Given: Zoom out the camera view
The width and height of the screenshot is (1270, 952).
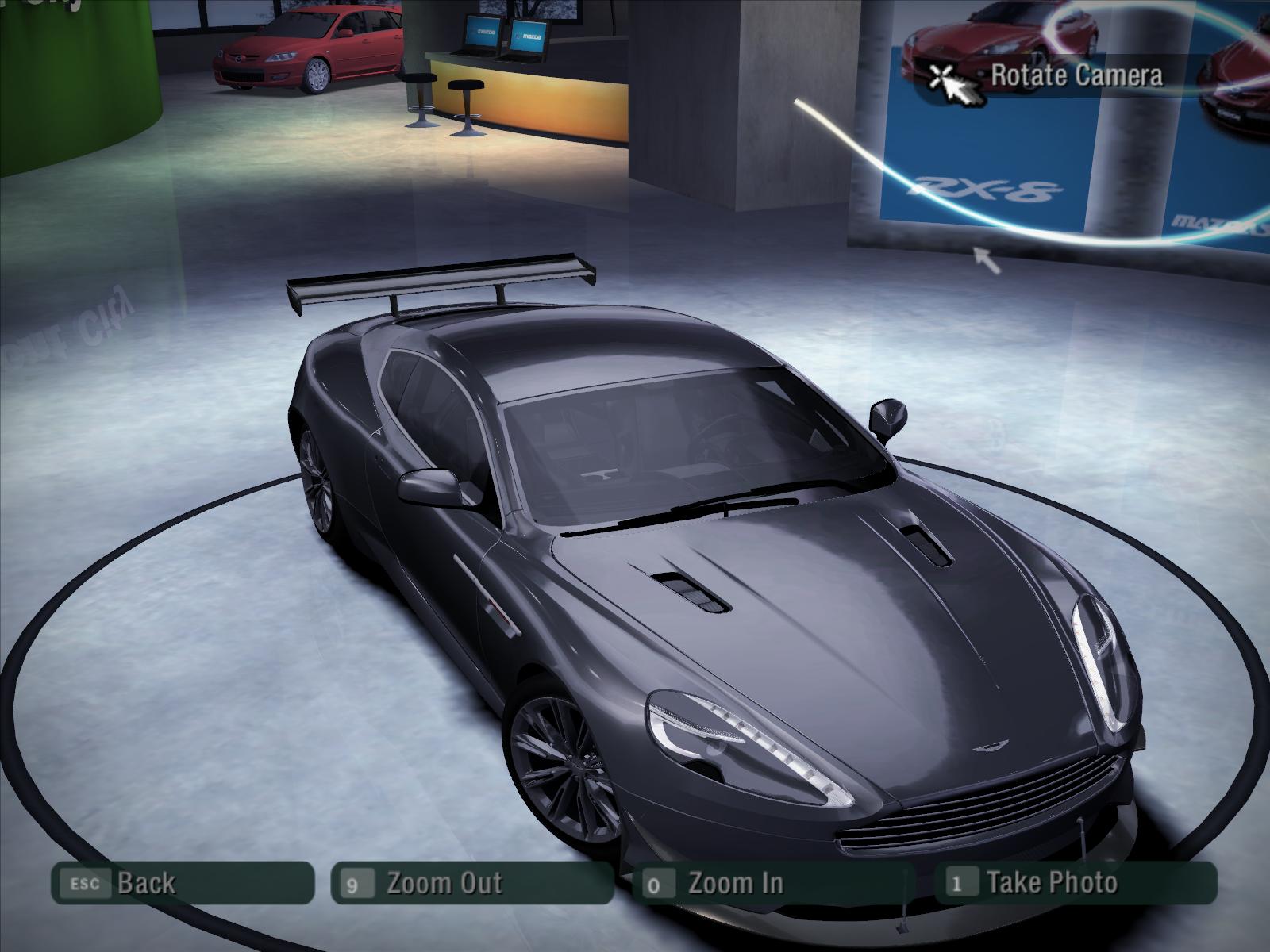Looking at the screenshot, I should point(471,883).
